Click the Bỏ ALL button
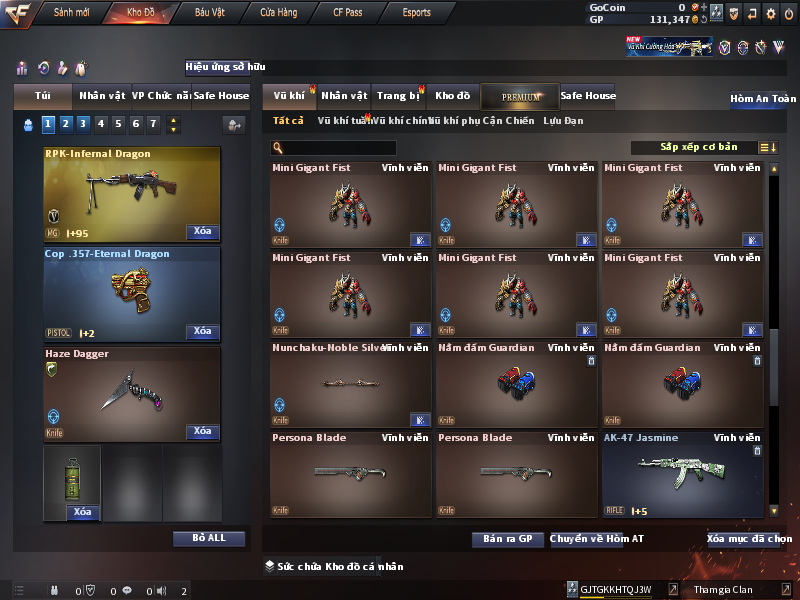800x600 pixels. pos(208,538)
